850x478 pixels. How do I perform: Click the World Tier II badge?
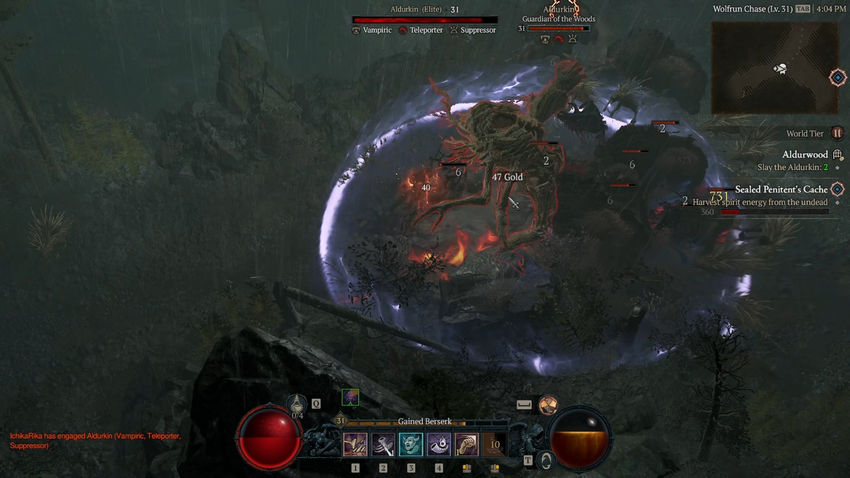837,133
